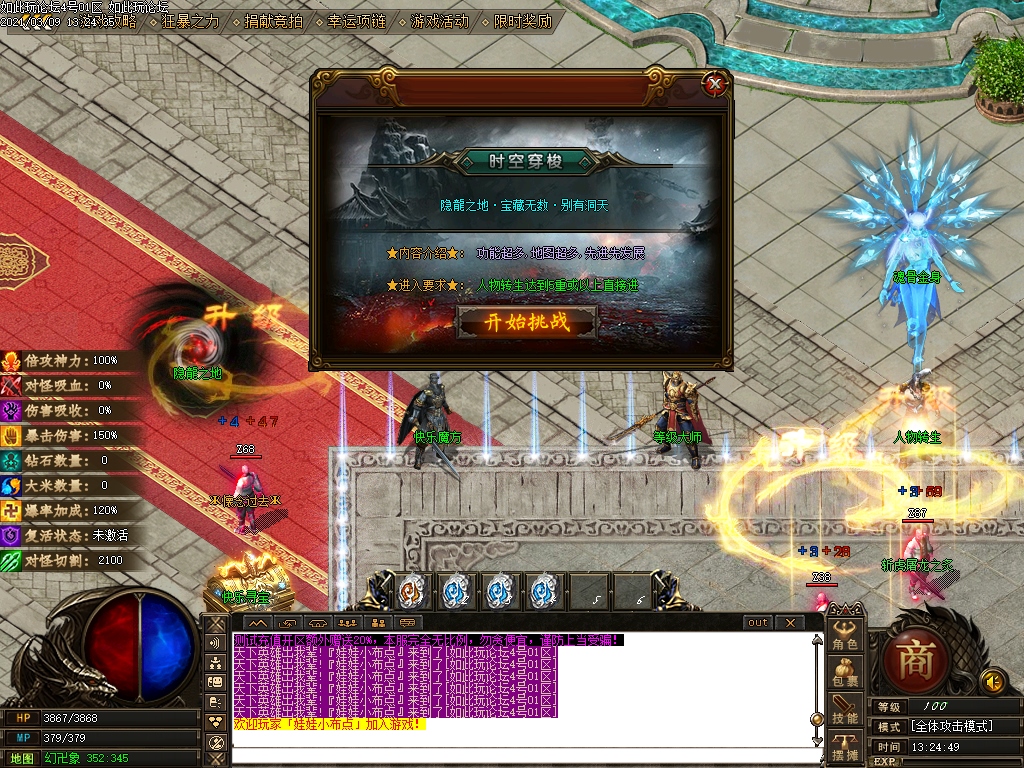Select the 幸运项链 lucky necklace entry

(350, 20)
